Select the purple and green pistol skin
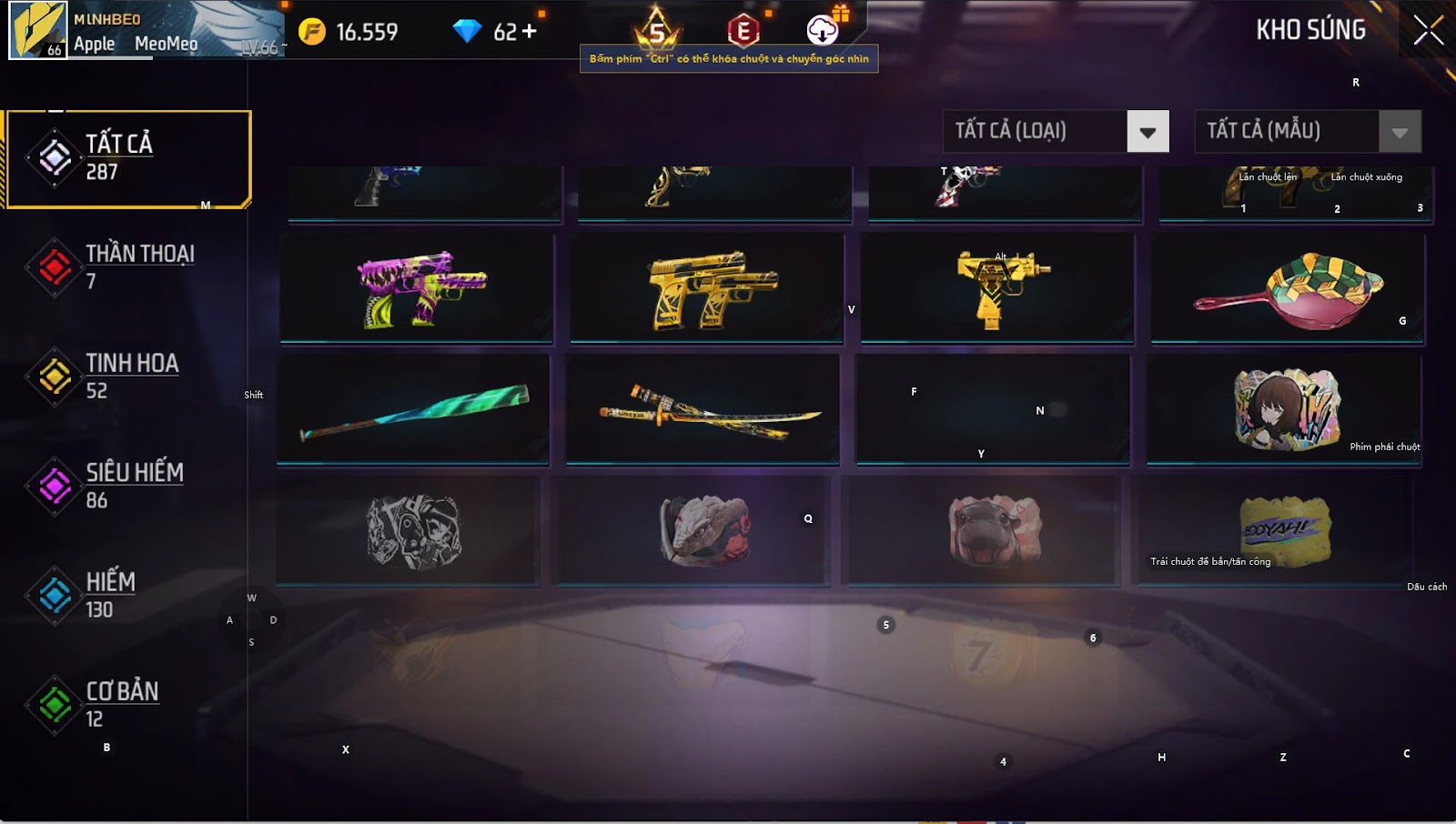The image size is (1456, 824). click(418, 288)
